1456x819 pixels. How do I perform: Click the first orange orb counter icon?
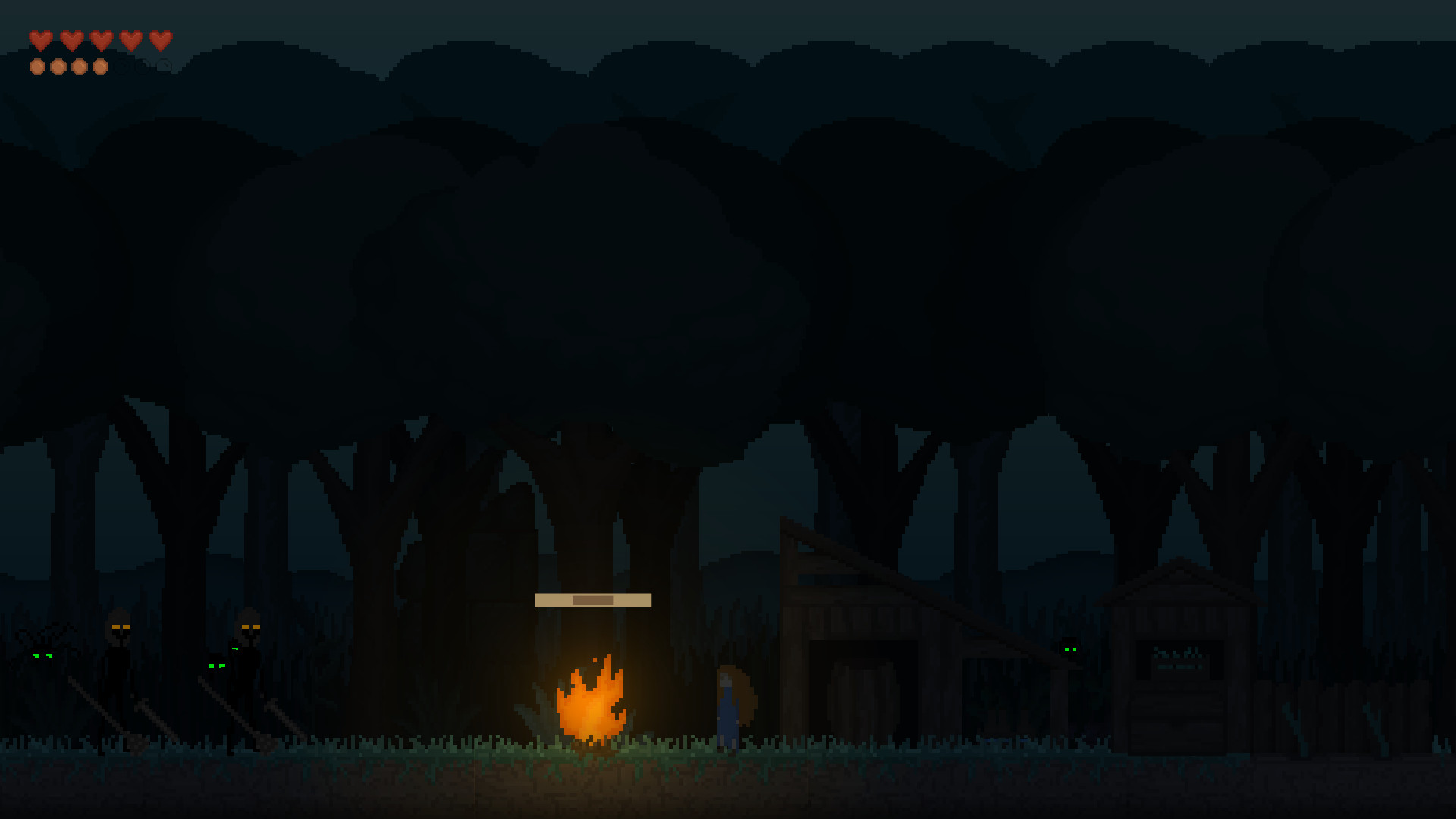[x=38, y=67]
